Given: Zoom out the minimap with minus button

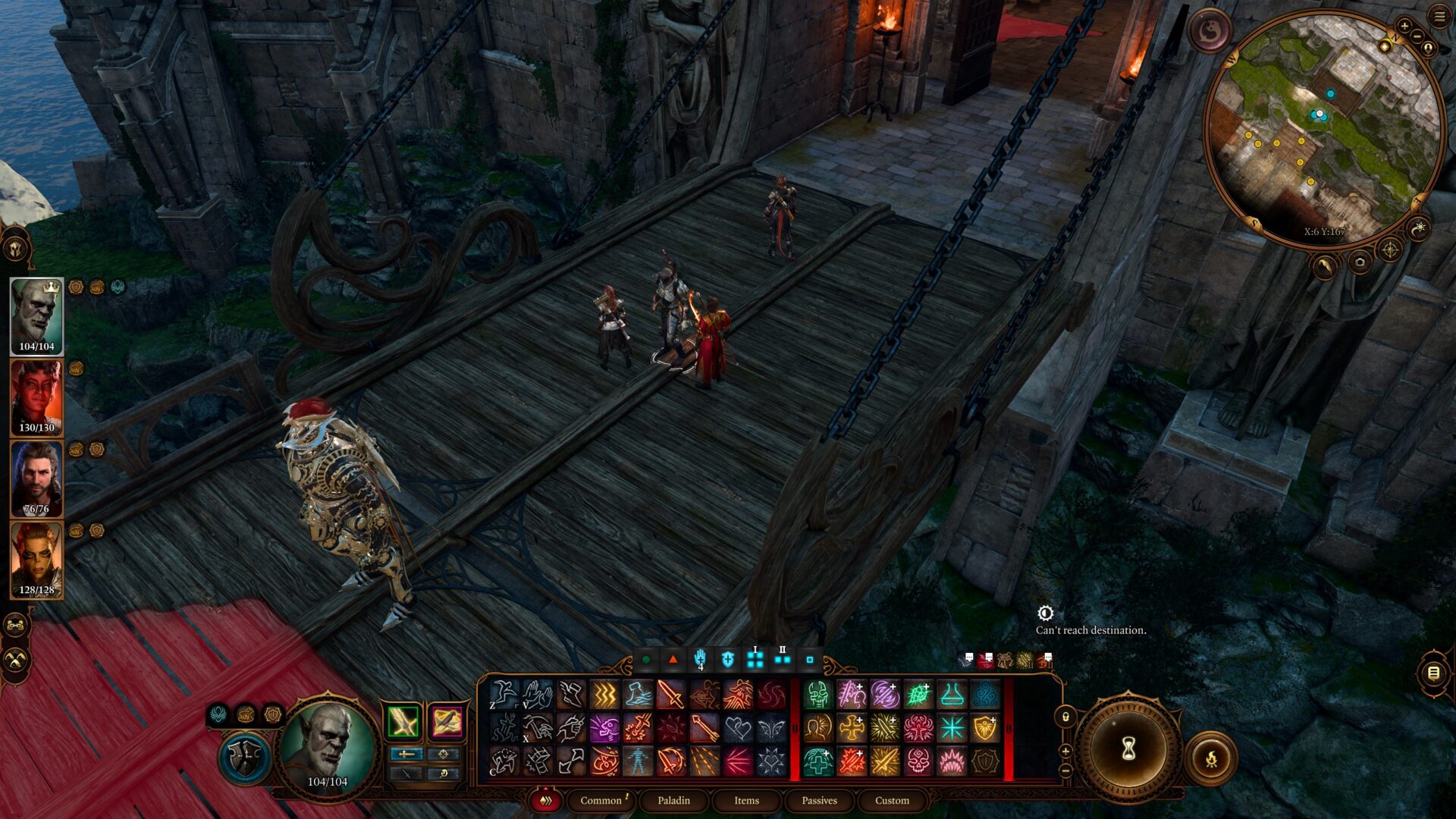Looking at the screenshot, I should 1417,36.
